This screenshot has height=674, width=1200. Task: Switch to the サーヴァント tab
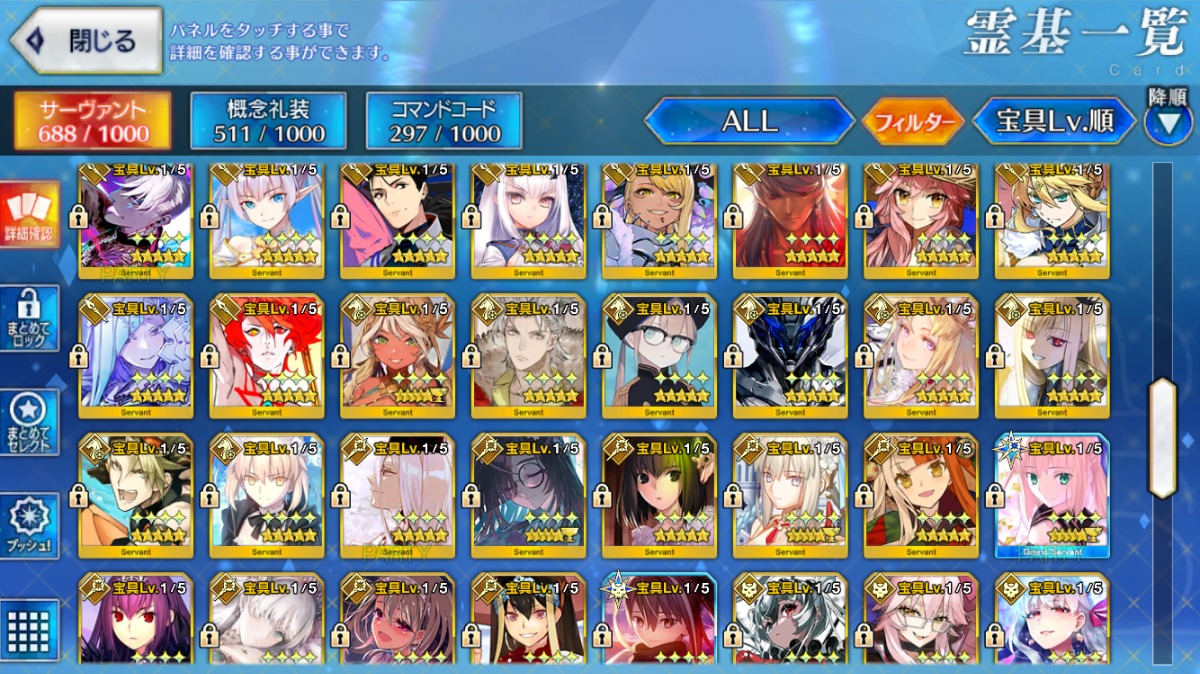[92, 121]
